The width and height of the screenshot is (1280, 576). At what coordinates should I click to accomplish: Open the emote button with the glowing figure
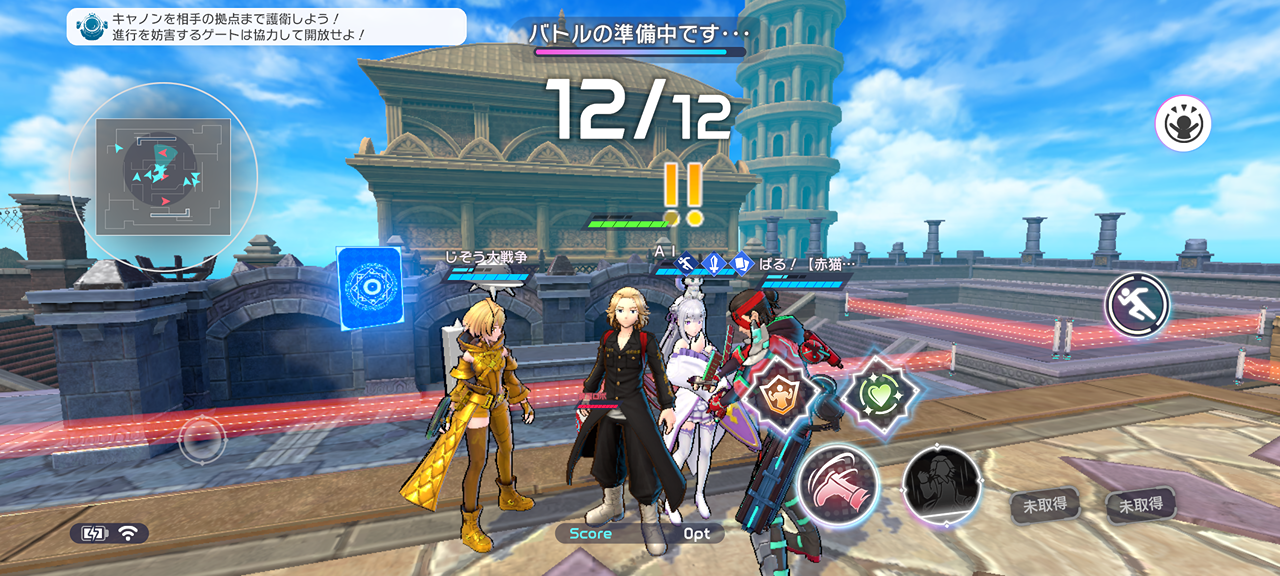[1183, 125]
